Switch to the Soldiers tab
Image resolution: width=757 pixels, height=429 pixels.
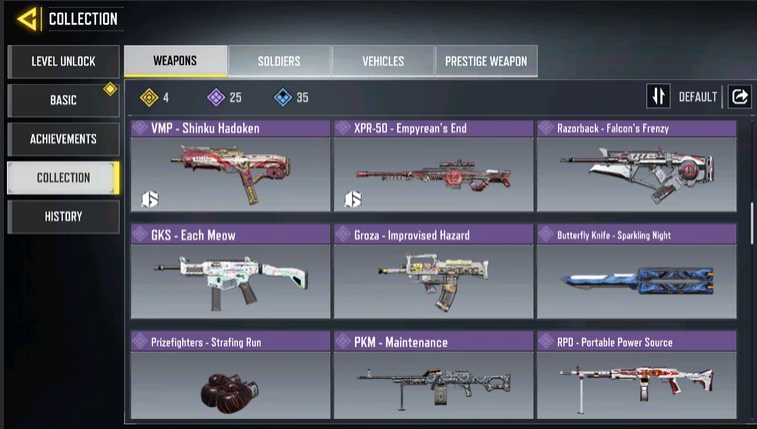[x=278, y=61]
